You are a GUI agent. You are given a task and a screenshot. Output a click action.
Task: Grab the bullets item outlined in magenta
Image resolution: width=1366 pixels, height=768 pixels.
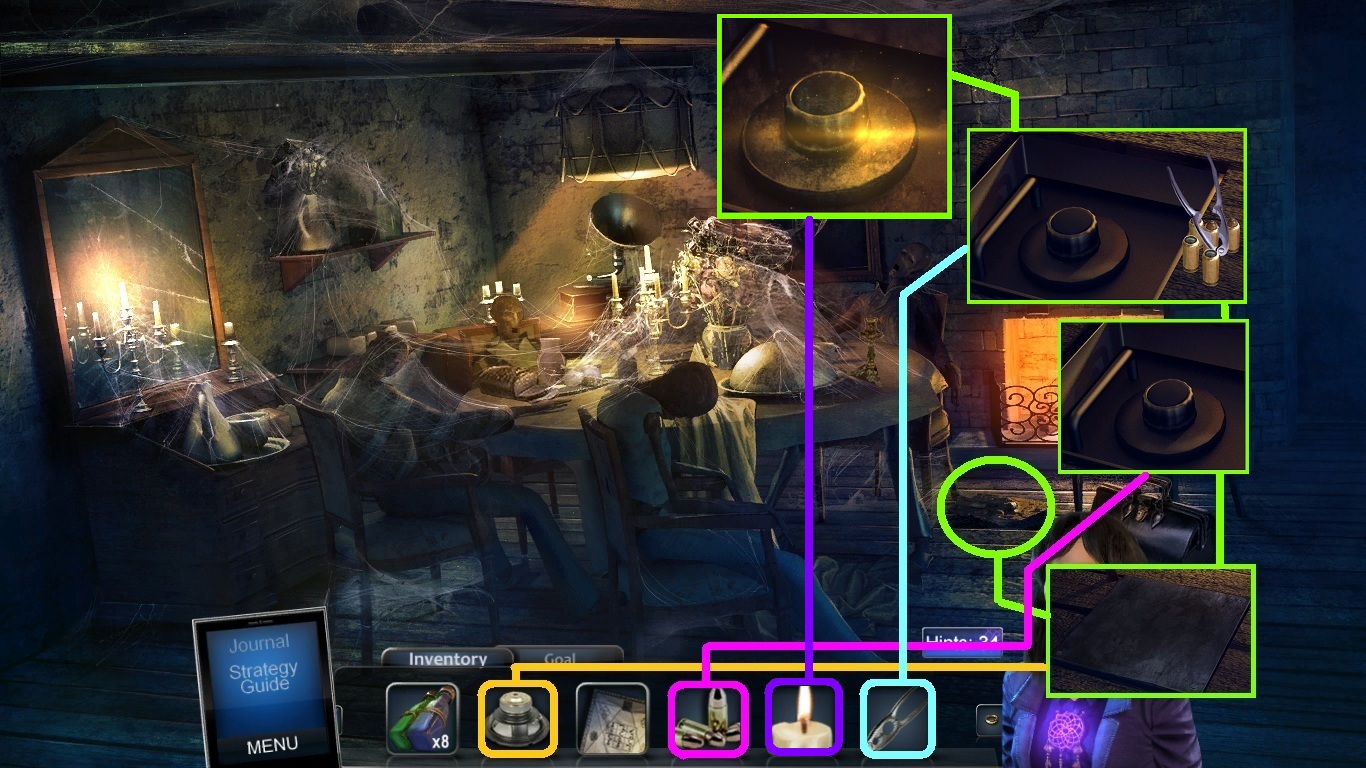(x=707, y=722)
